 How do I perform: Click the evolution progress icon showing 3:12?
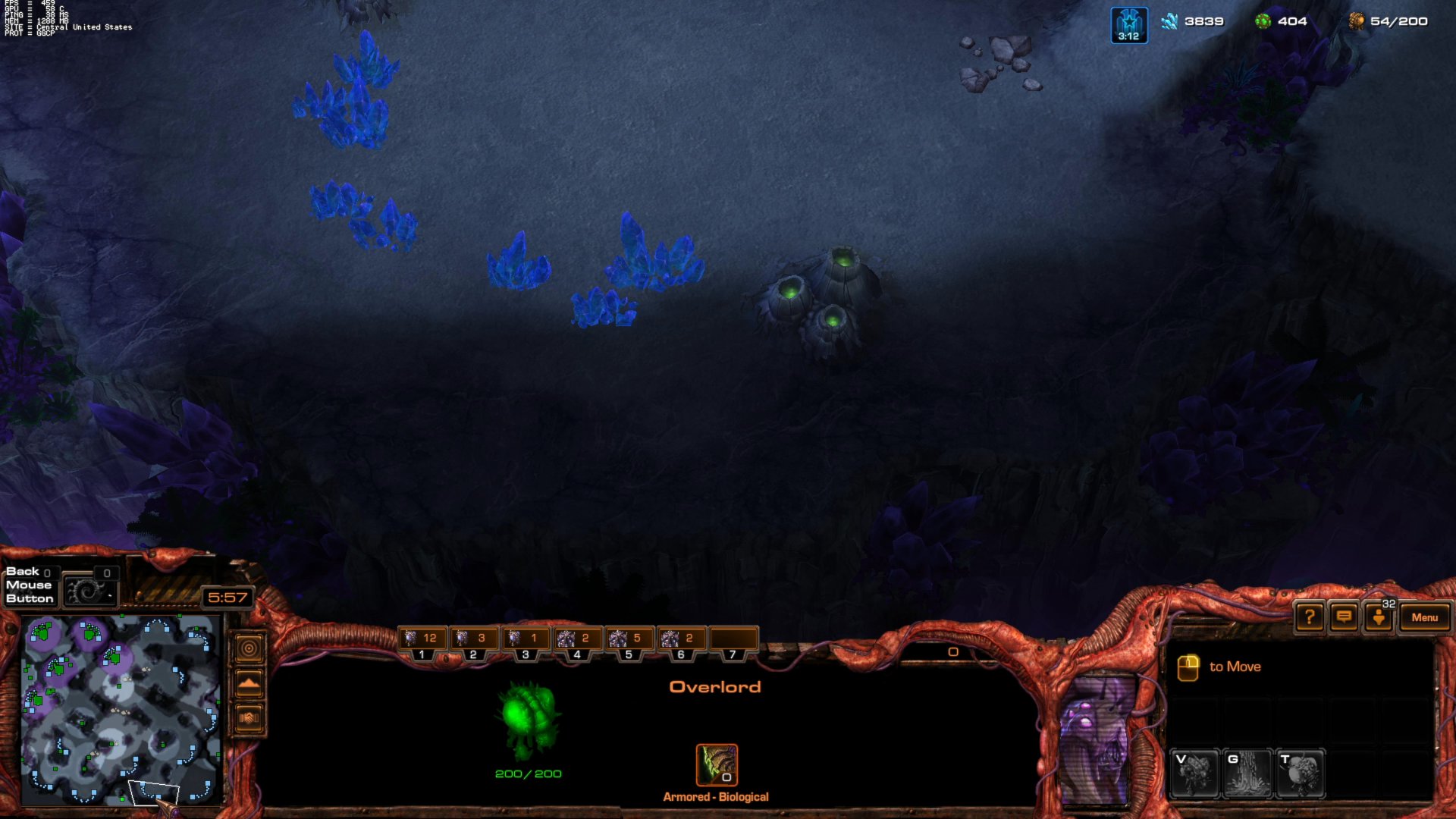pos(1129,21)
